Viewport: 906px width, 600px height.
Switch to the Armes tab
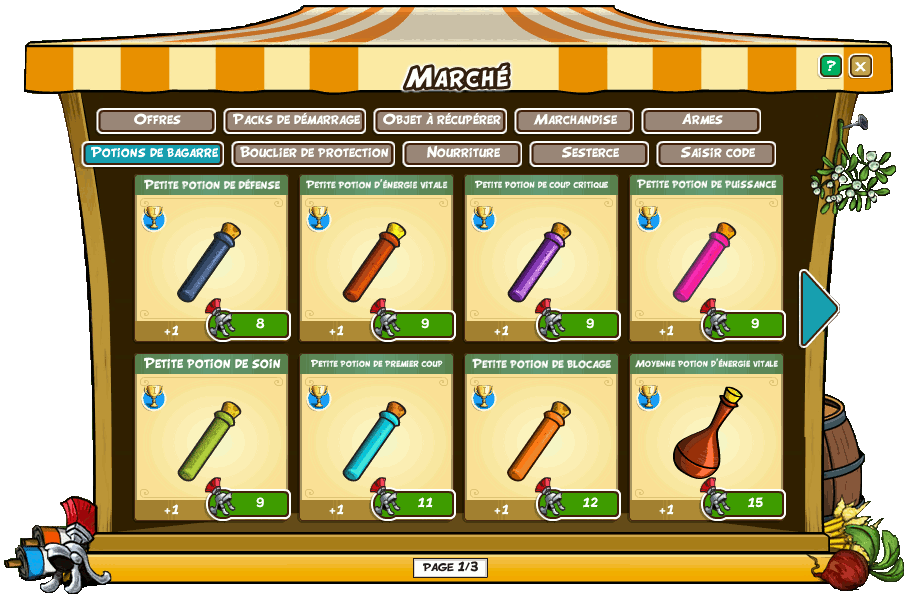pos(702,120)
